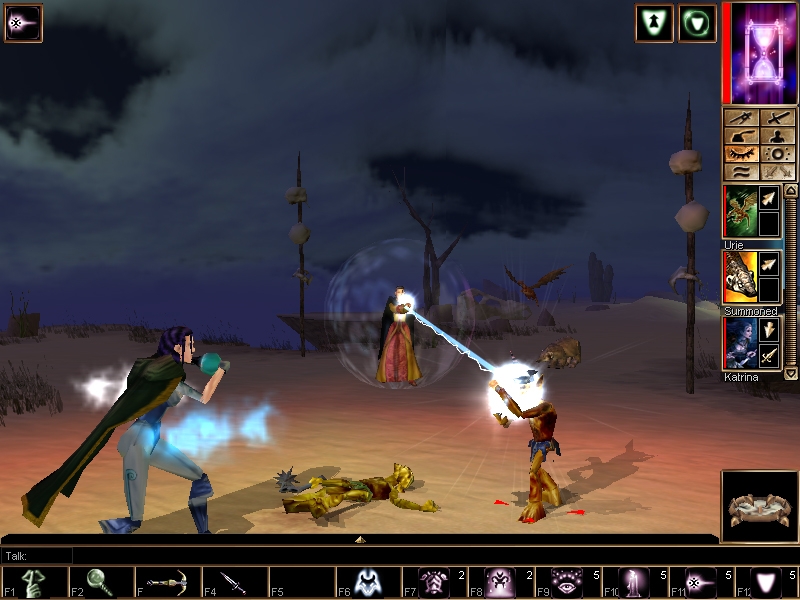The image size is (800, 600).
Task: Cast the shield spell in the F12 quickslot
Action: point(768,583)
